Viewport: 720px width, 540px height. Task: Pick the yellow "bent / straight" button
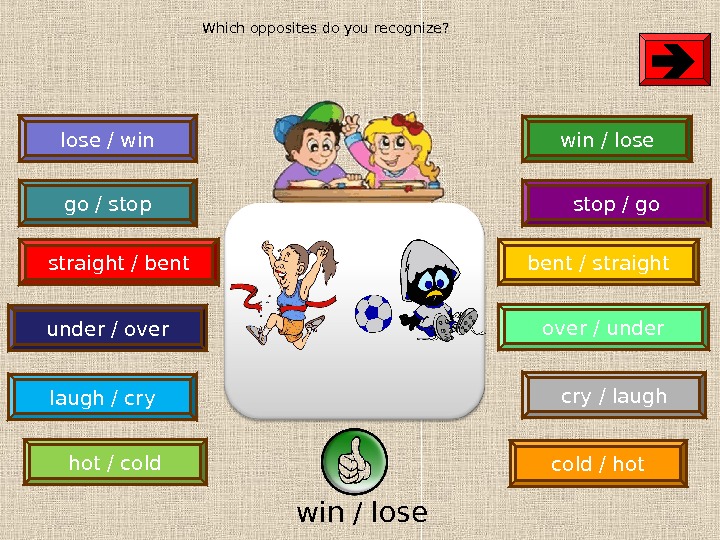click(x=598, y=263)
